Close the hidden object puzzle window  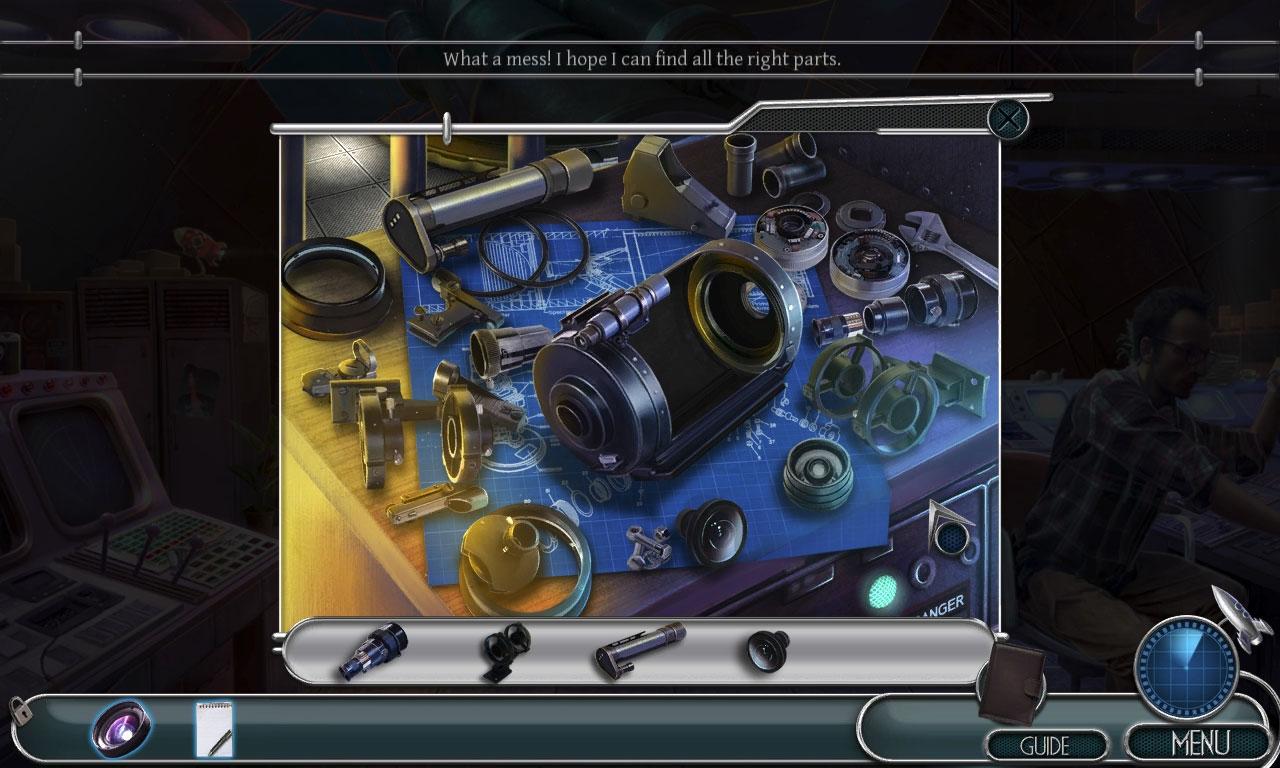point(1008,120)
